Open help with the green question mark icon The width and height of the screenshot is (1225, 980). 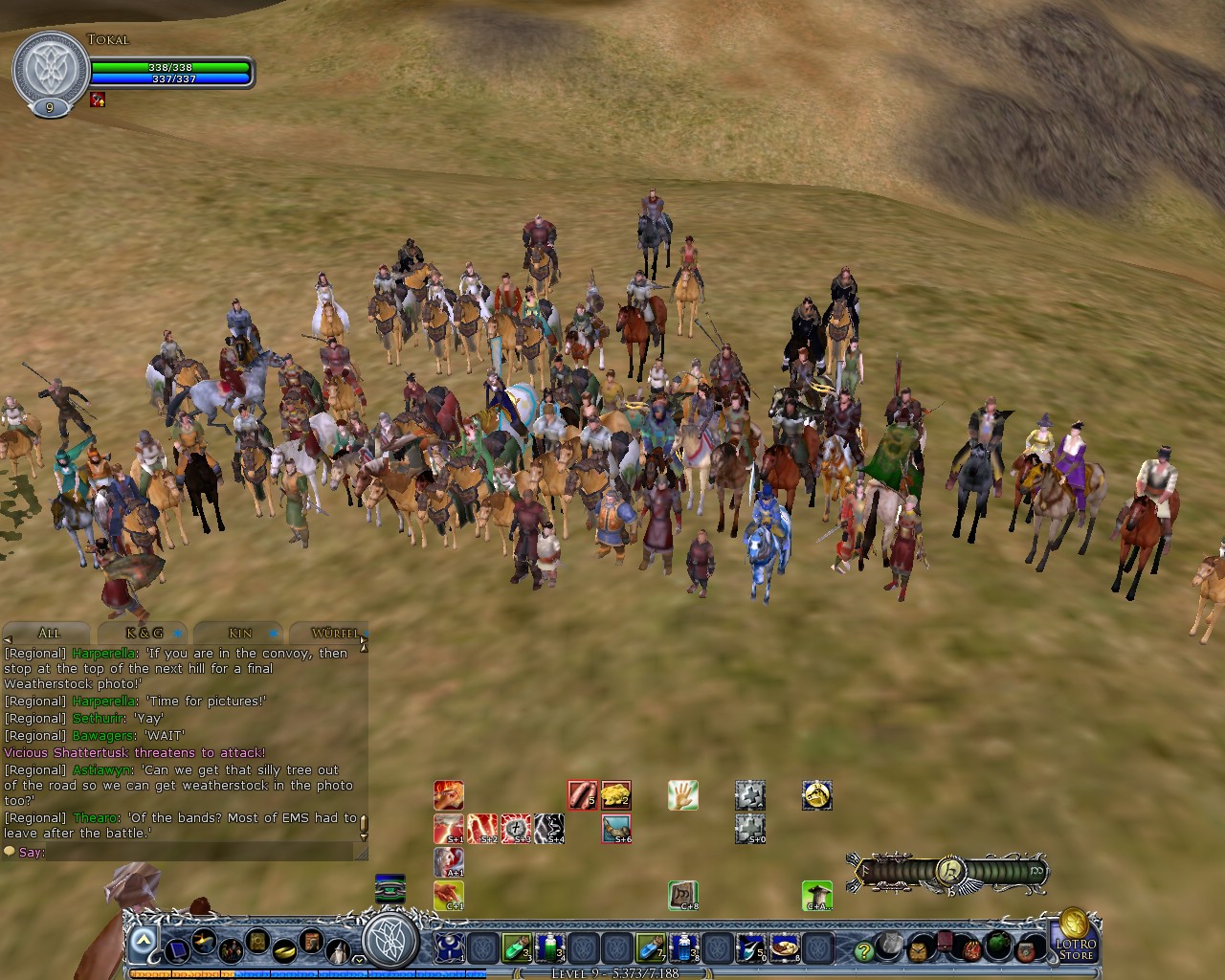[864, 950]
